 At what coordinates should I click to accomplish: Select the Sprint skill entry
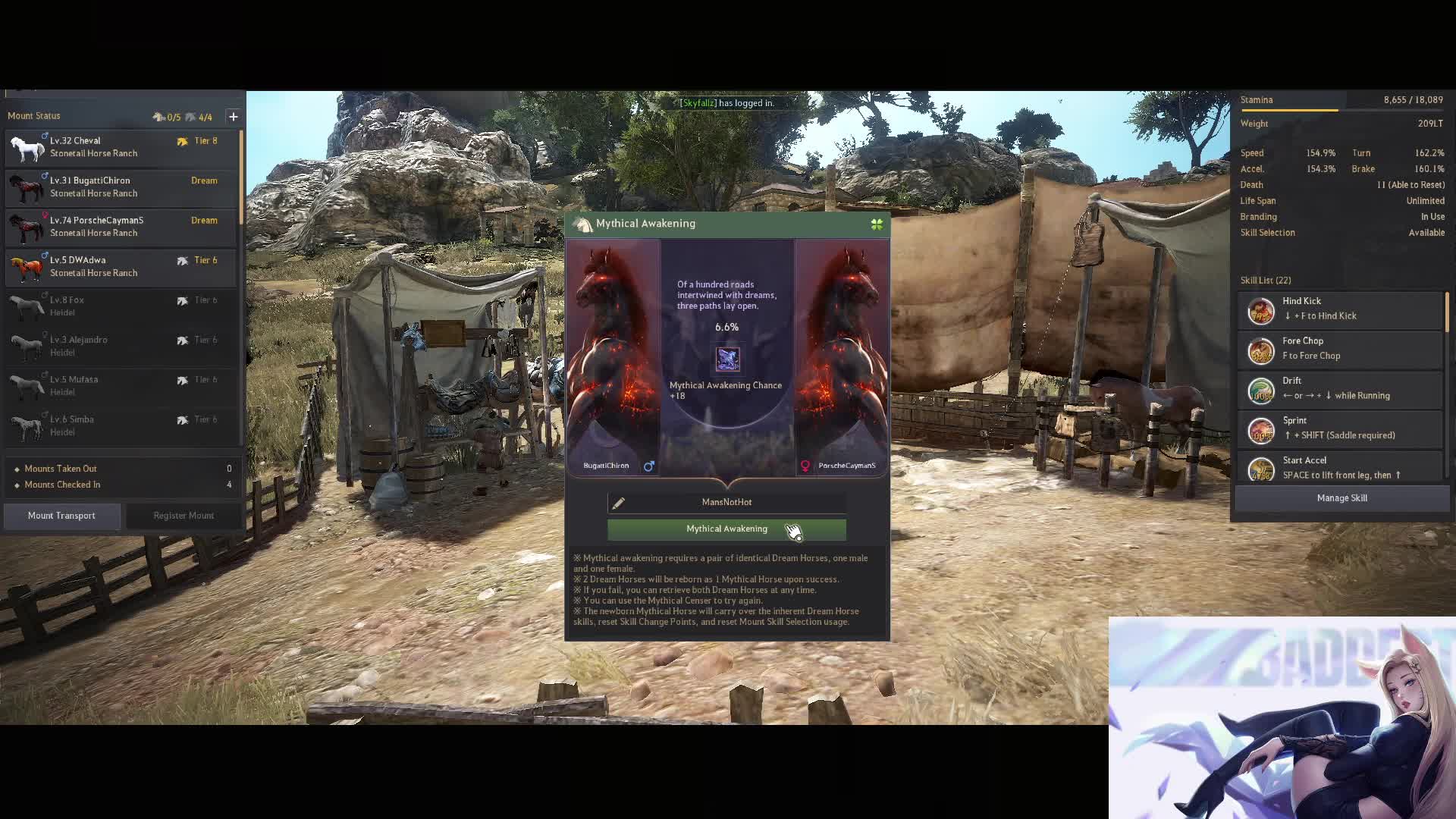pos(1339,428)
